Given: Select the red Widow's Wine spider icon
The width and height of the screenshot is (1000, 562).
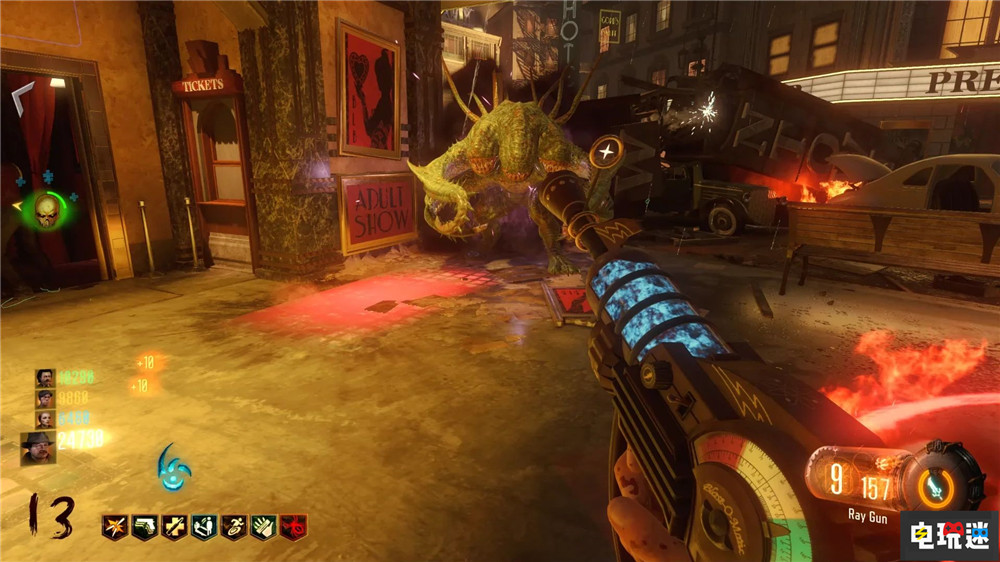Looking at the screenshot, I should (293, 526).
